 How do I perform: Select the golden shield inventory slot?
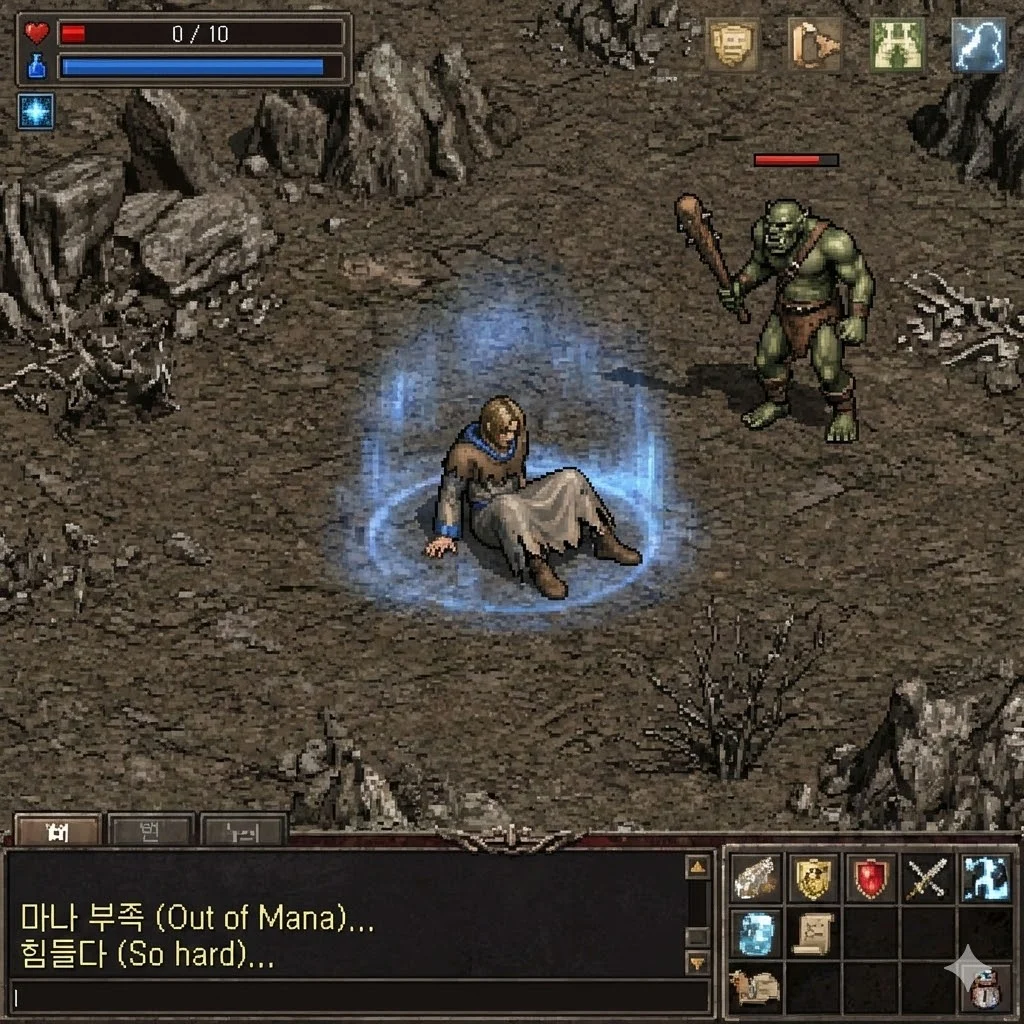[x=813, y=878]
